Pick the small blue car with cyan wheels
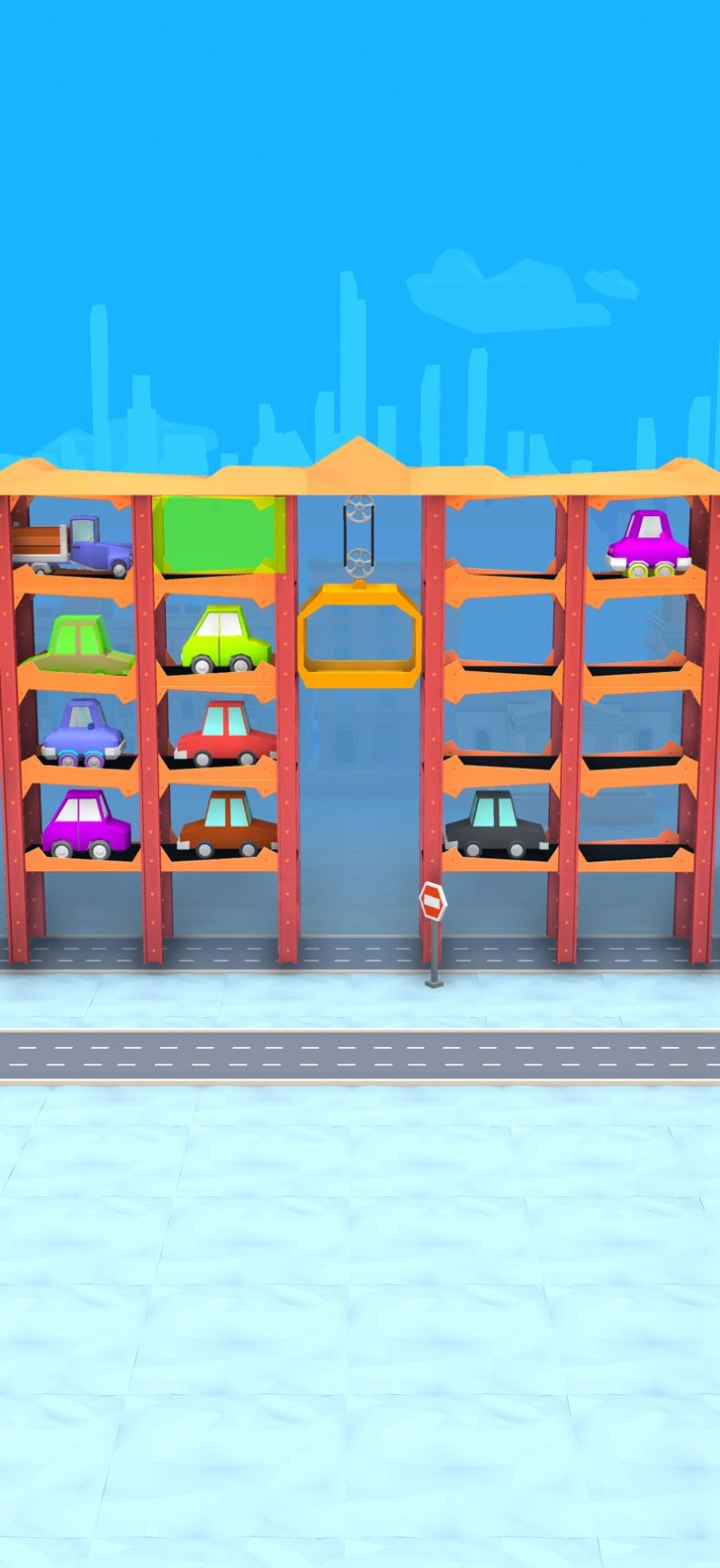720x1568 pixels. [x=83, y=732]
